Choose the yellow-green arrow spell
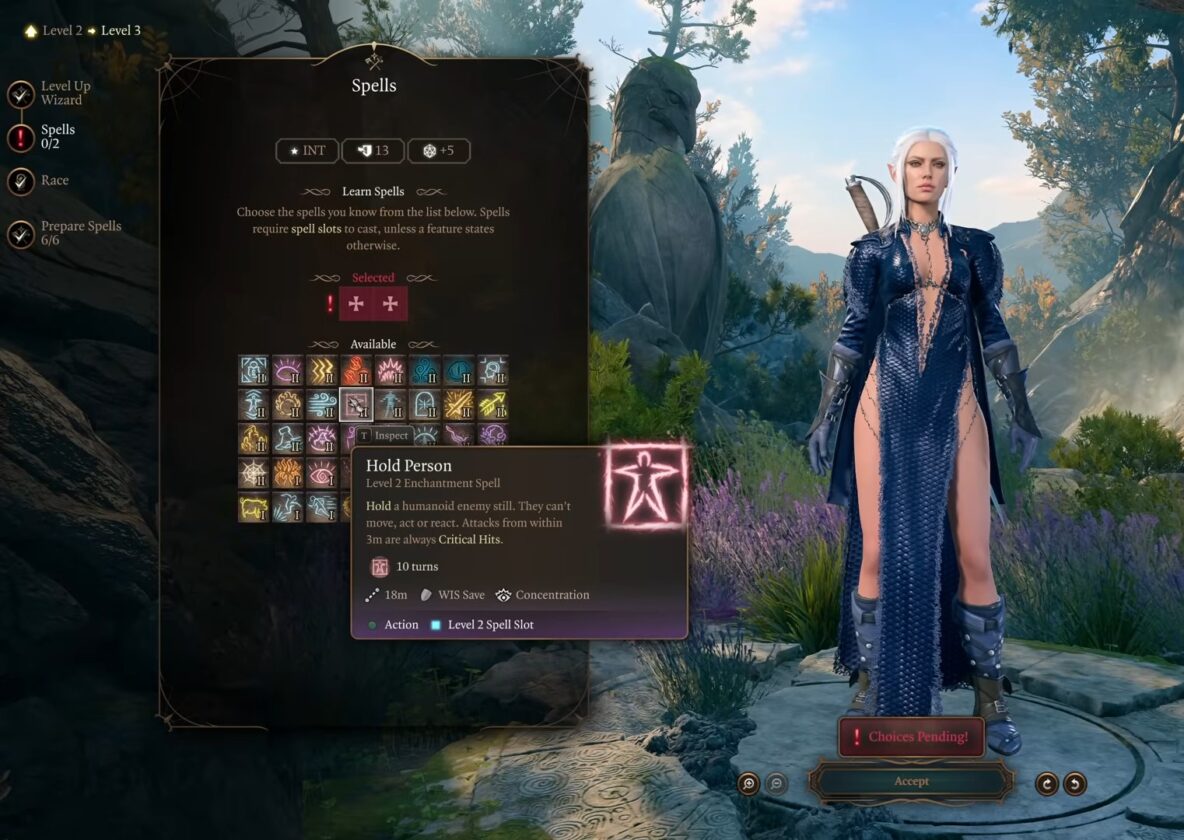This screenshot has width=1184, height=840. tap(492, 405)
